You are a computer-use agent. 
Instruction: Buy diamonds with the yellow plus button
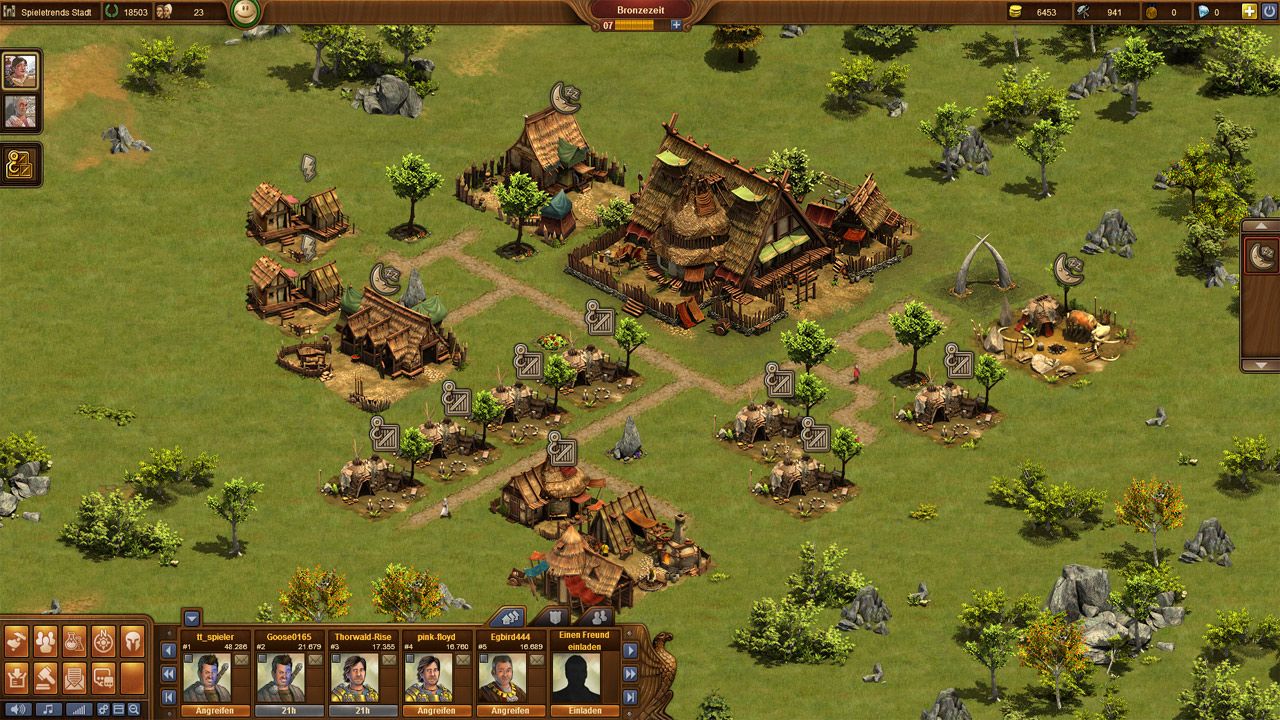point(1249,12)
